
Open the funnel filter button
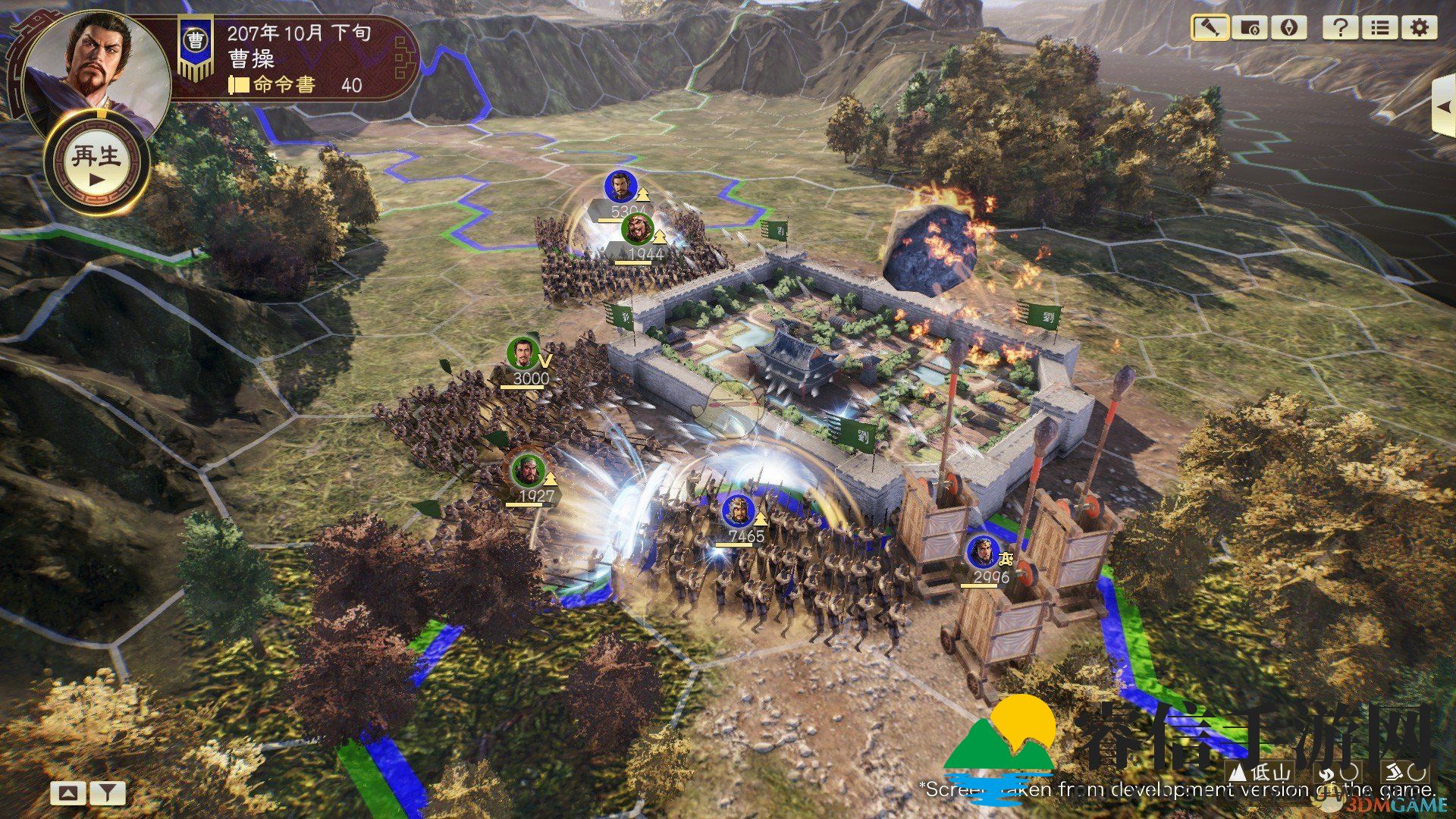point(108,793)
